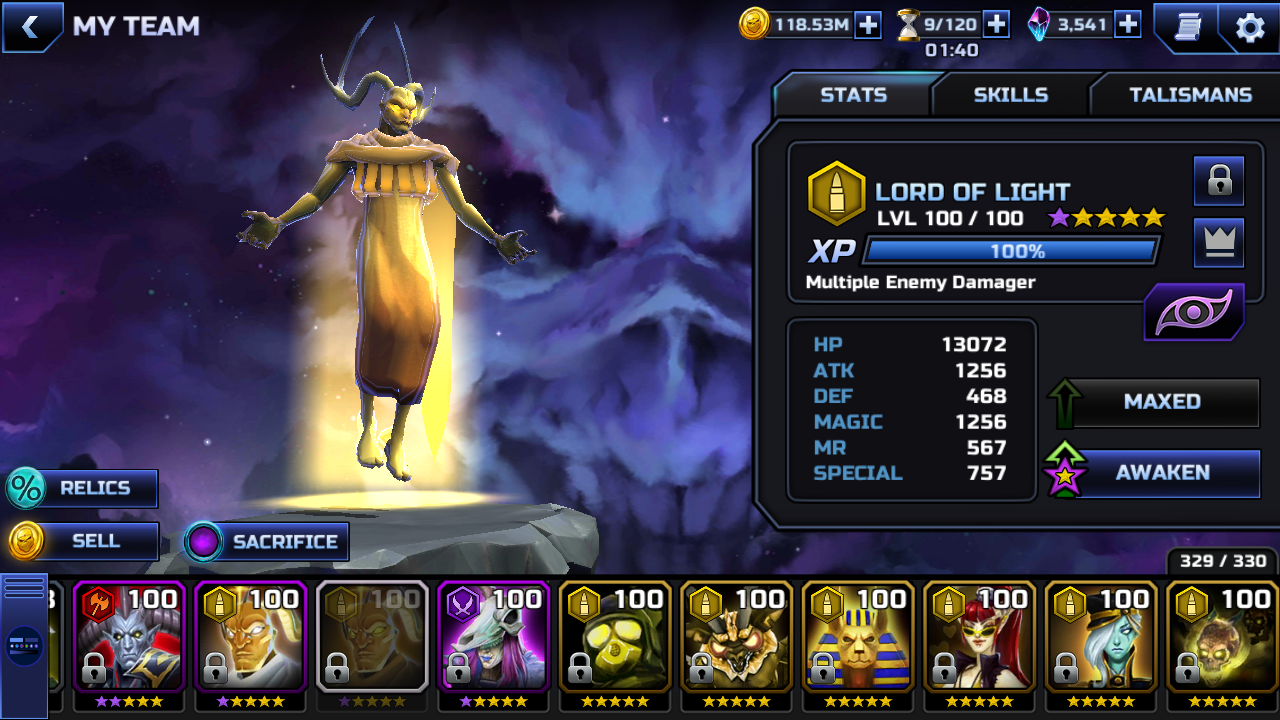
Task: Buy more purple gems via plus button
Action: click(1127, 25)
